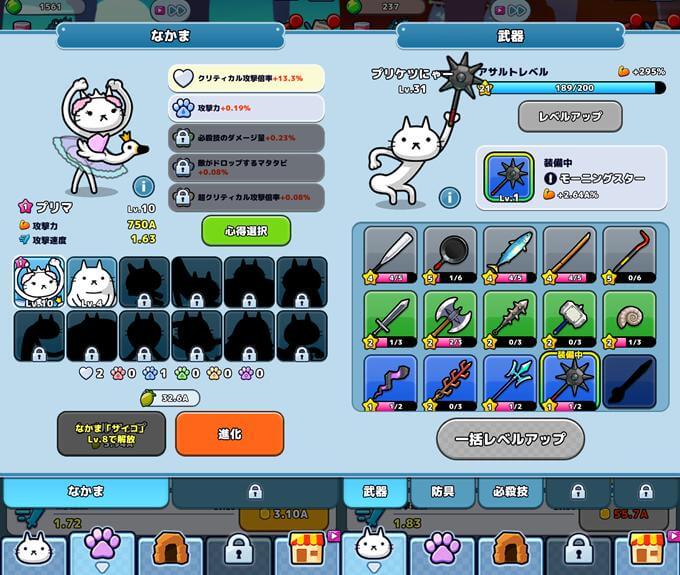Select the critical attack rate bonus row

point(232,78)
